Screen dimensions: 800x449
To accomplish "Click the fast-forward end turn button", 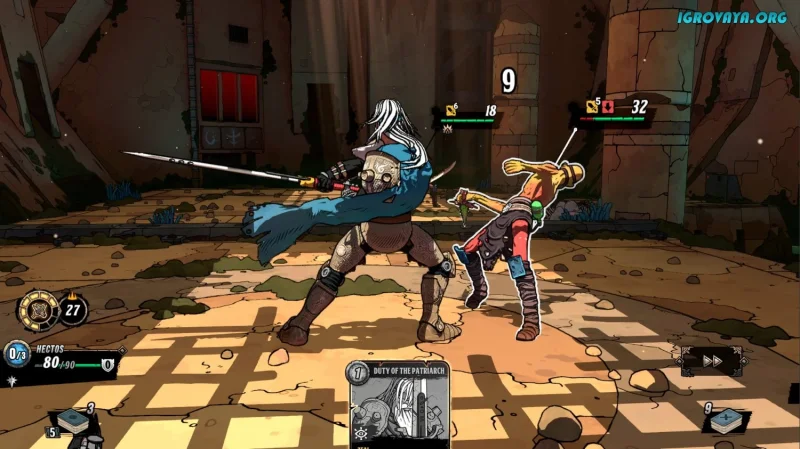I will (x=711, y=361).
